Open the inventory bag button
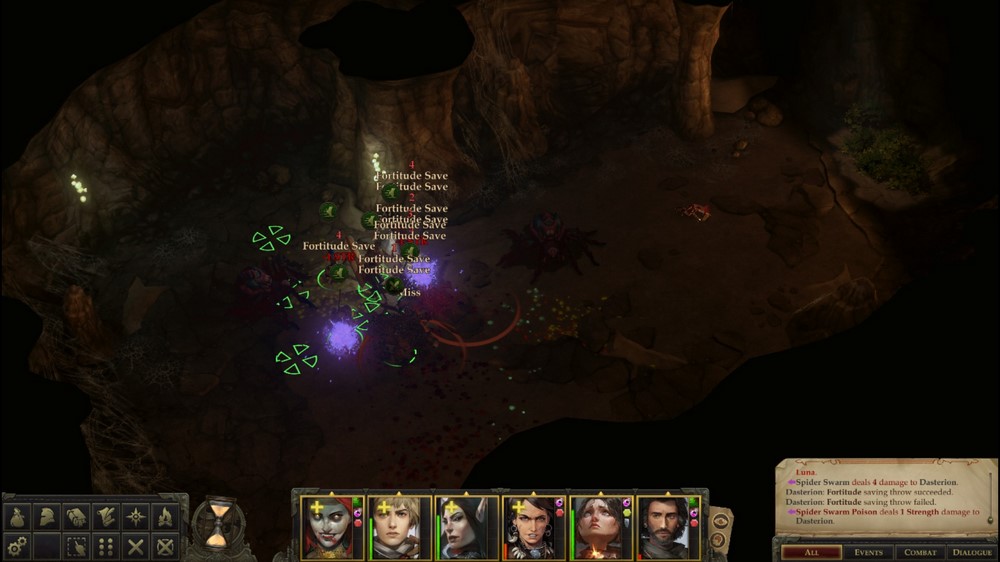This screenshot has width=1000, height=562. coord(16,517)
